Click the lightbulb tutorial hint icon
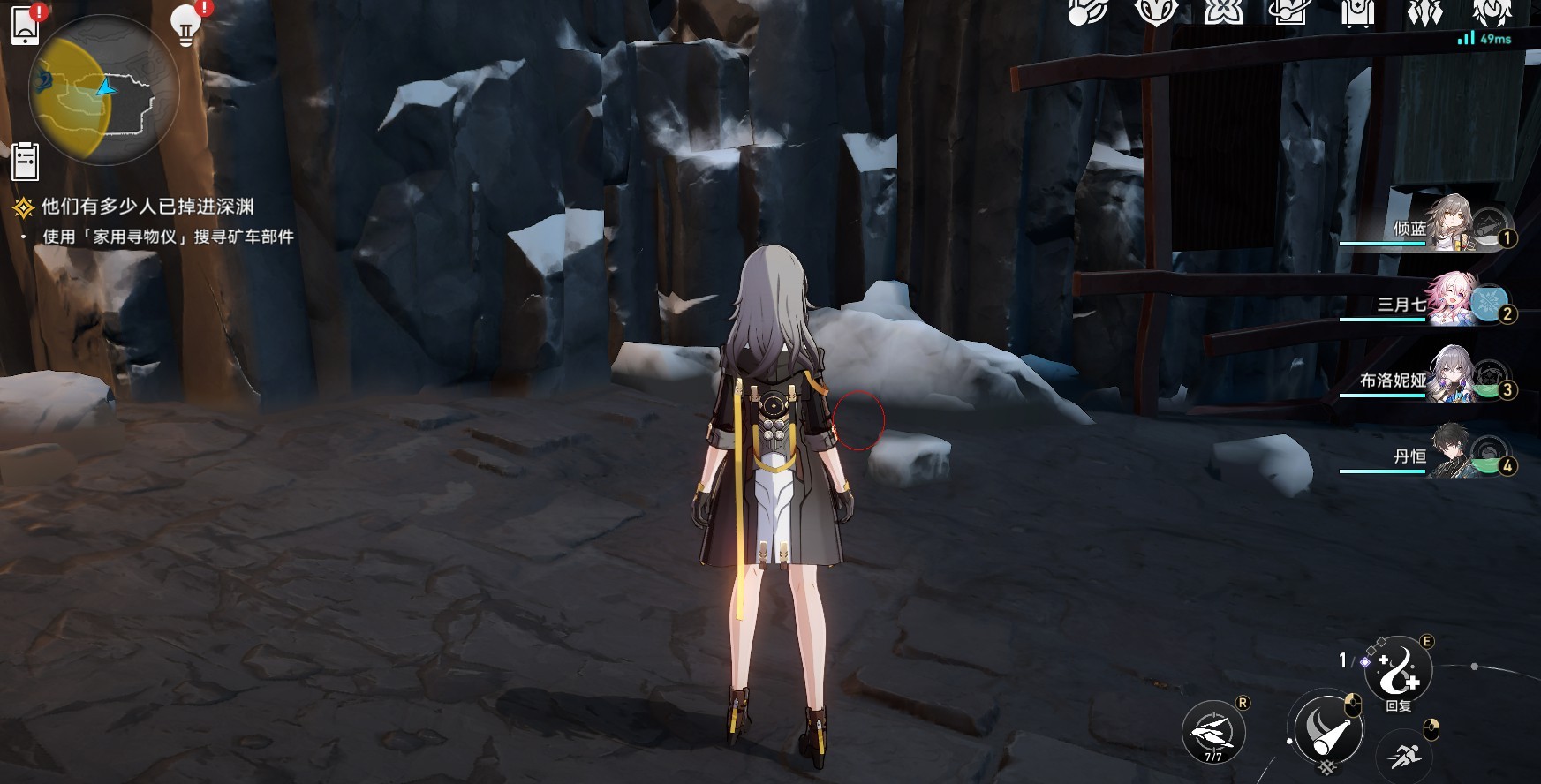Viewport: 1541px width, 784px height. (x=185, y=25)
